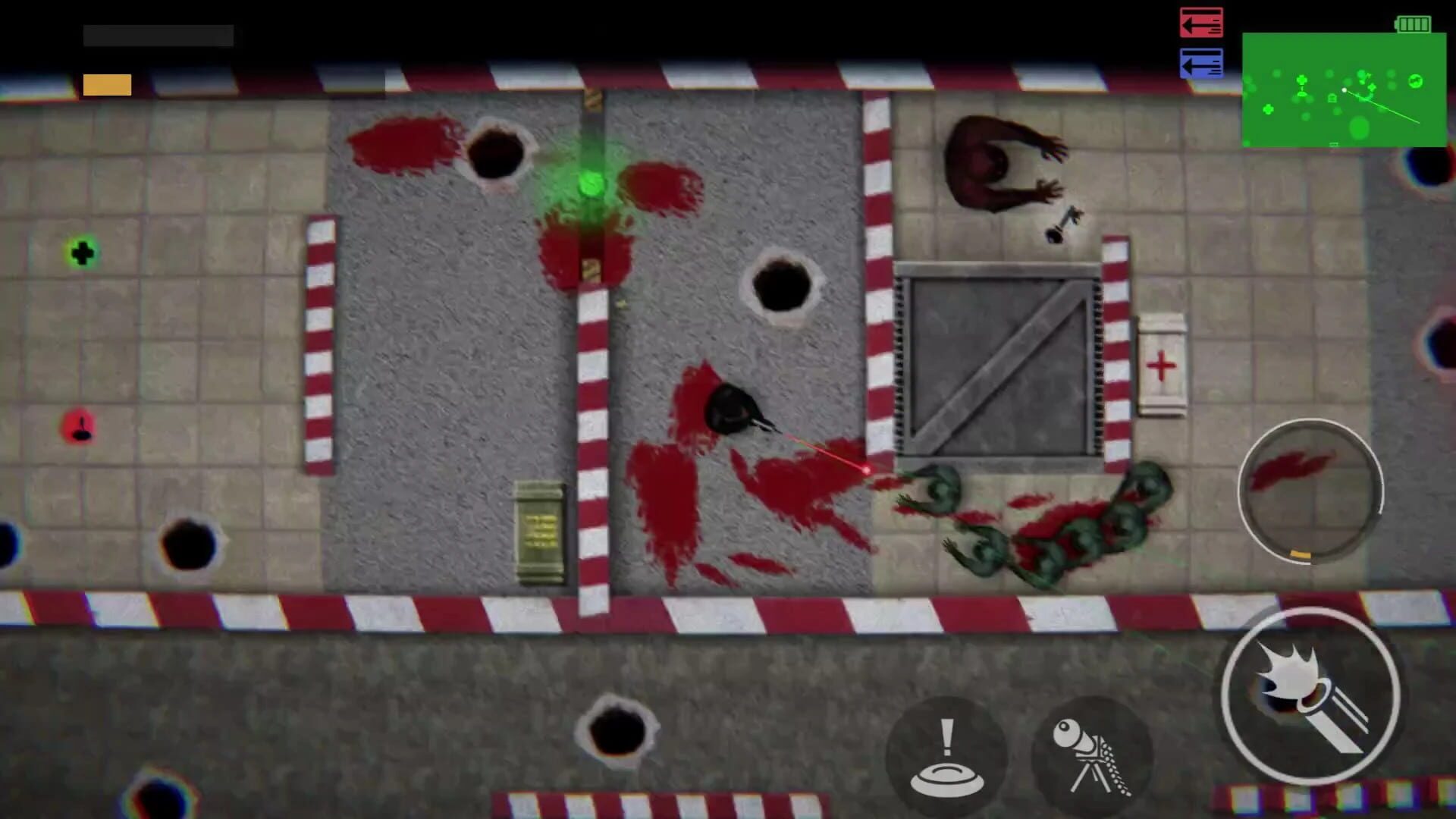Click the red conveyor arrow icon

click(x=1200, y=23)
